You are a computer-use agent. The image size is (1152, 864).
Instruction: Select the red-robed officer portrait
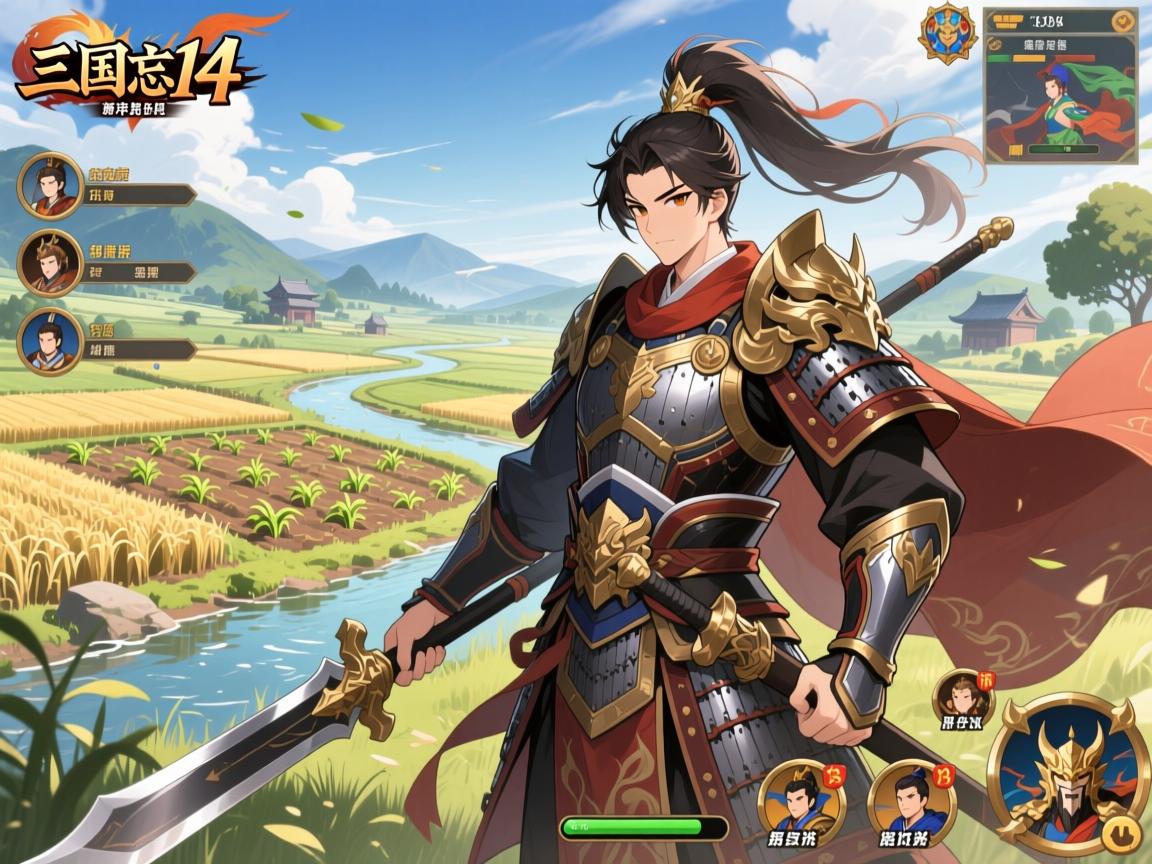click(49, 186)
